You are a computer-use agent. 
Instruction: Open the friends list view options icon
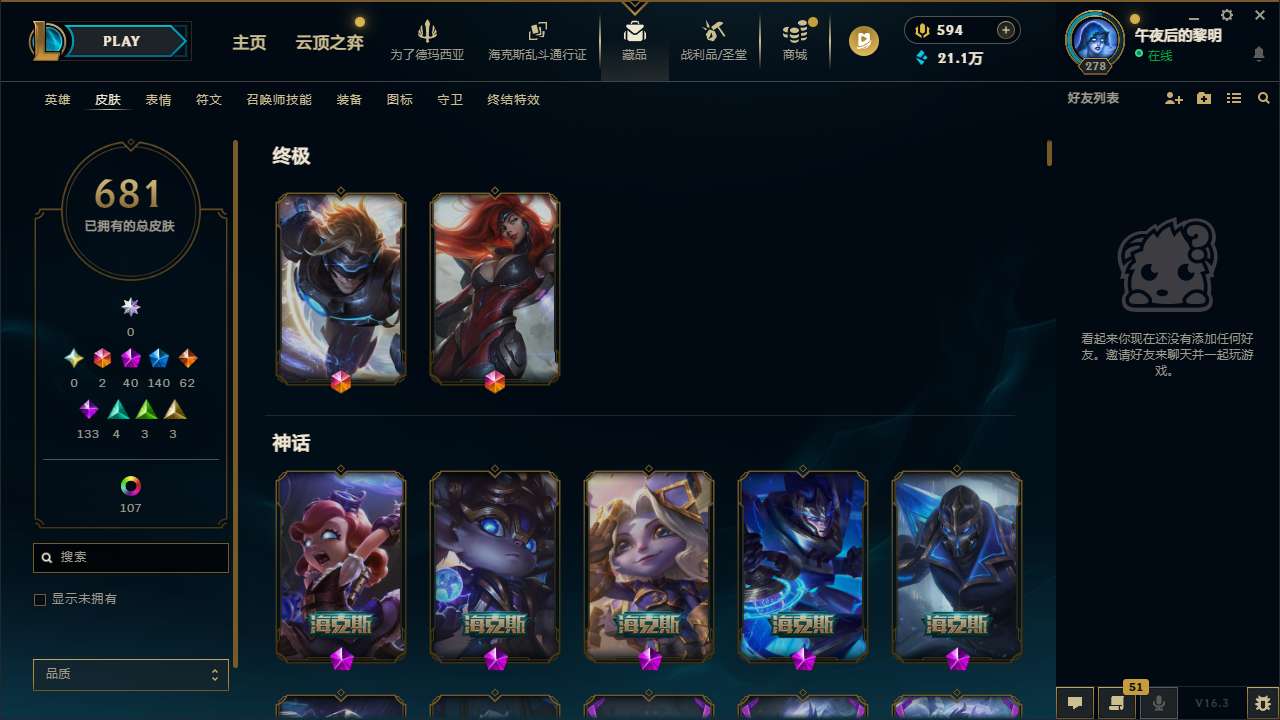point(1234,98)
